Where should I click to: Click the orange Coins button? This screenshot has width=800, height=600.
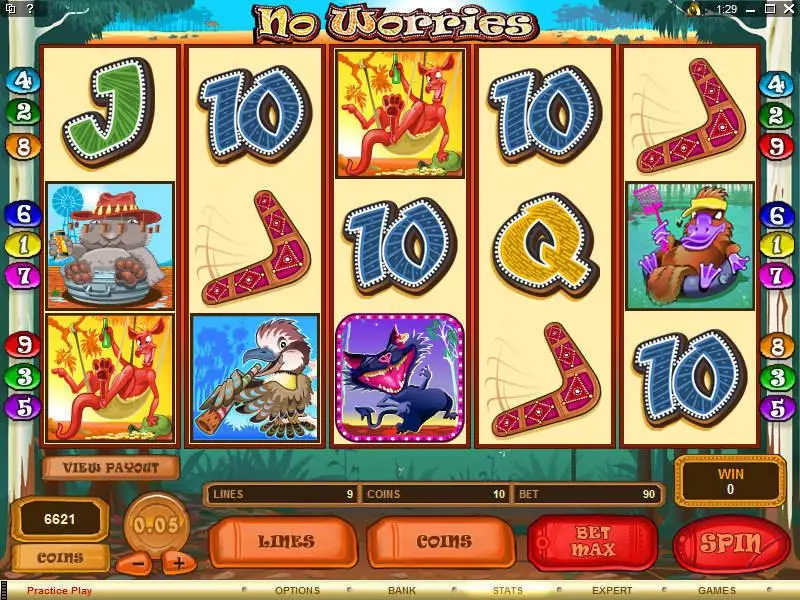pyautogui.click(x=443, y=542)
